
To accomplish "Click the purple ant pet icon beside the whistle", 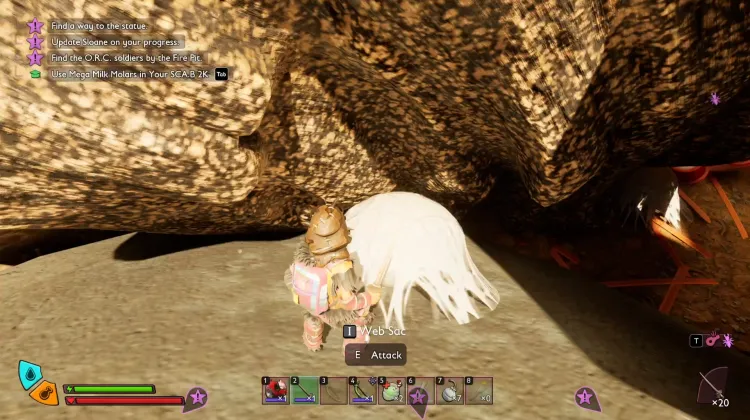I will tap(728, 341).
